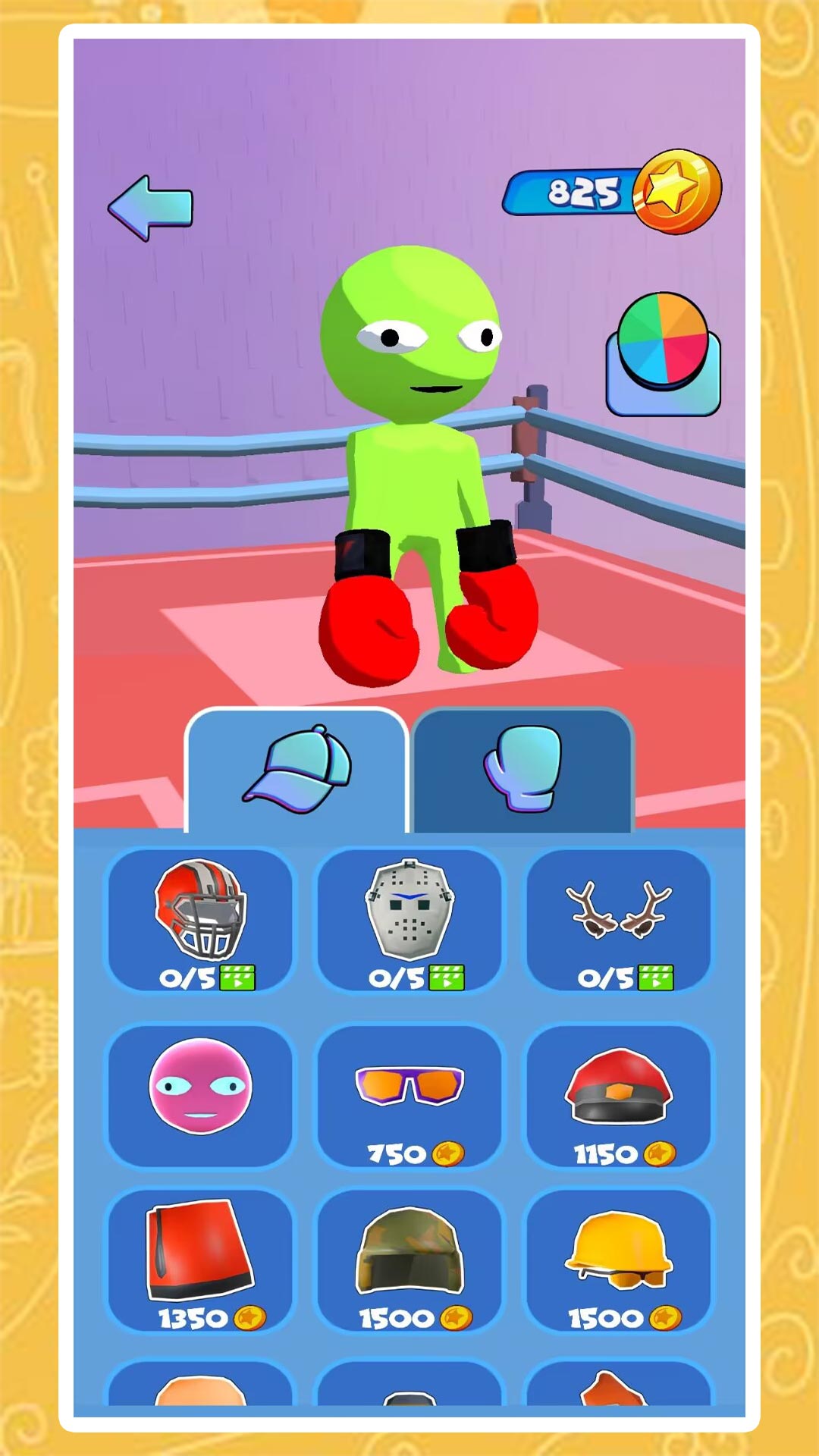The height and width of the screenshot is (1456, 819).
Task: Buy the yellow hard hat for 1500
Action: click(x=619, y=1260)
